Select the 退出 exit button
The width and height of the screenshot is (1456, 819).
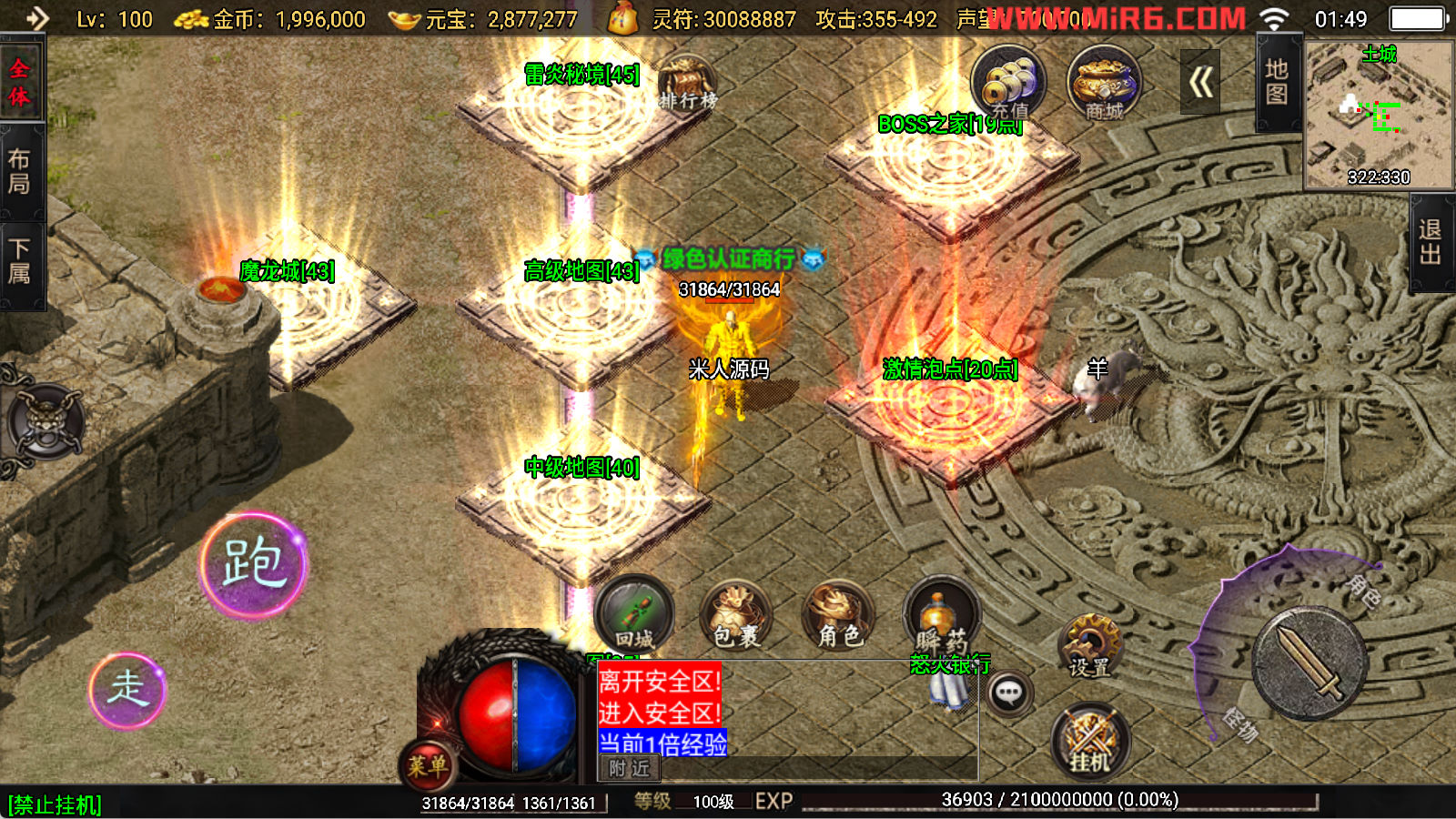[1431, 242]
